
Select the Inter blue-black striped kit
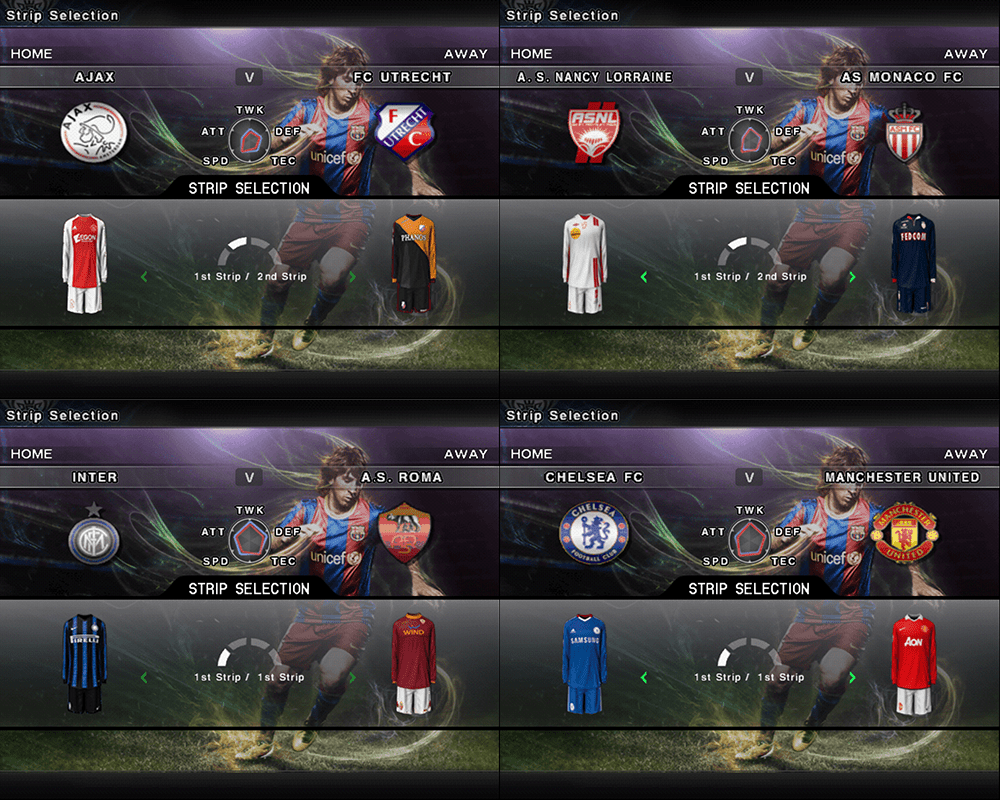point(85,663)
